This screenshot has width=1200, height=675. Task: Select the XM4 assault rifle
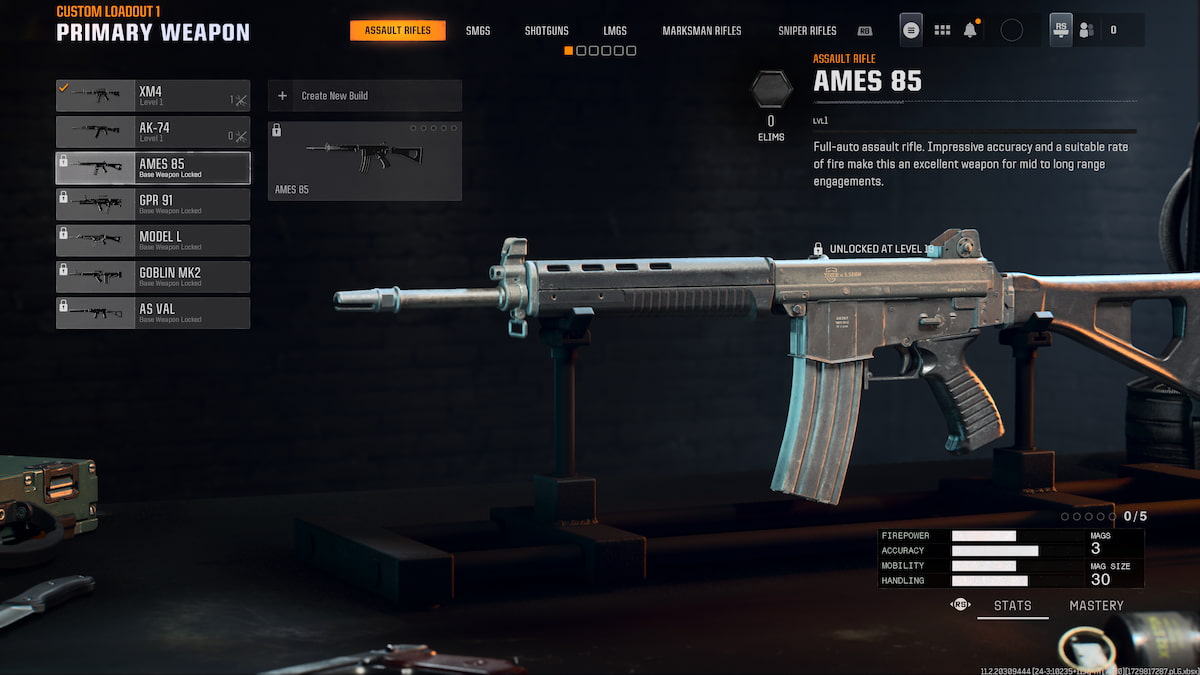(x=153, y=96)
